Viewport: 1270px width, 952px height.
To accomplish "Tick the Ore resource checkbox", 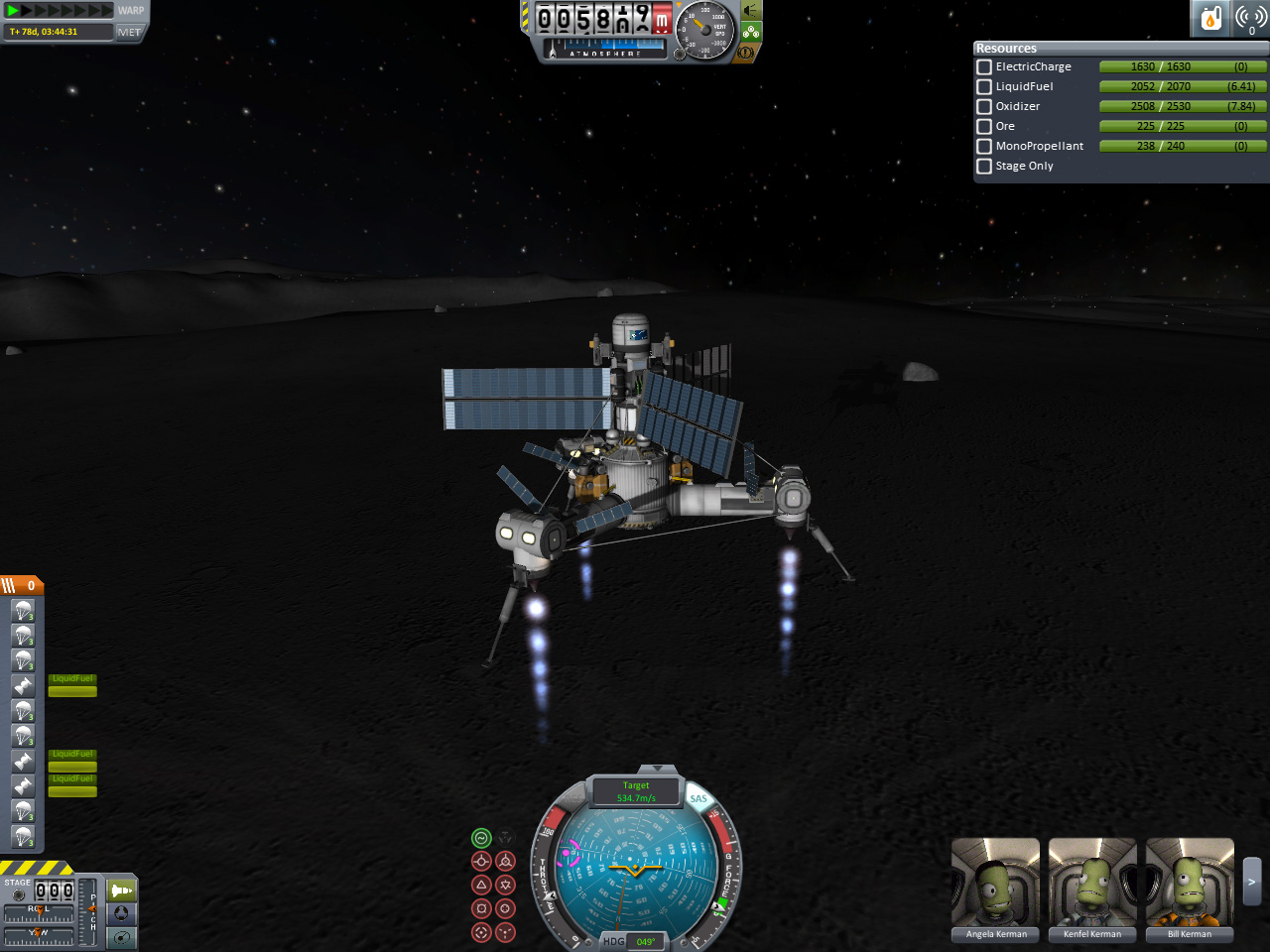I will [x=984, y=126].
